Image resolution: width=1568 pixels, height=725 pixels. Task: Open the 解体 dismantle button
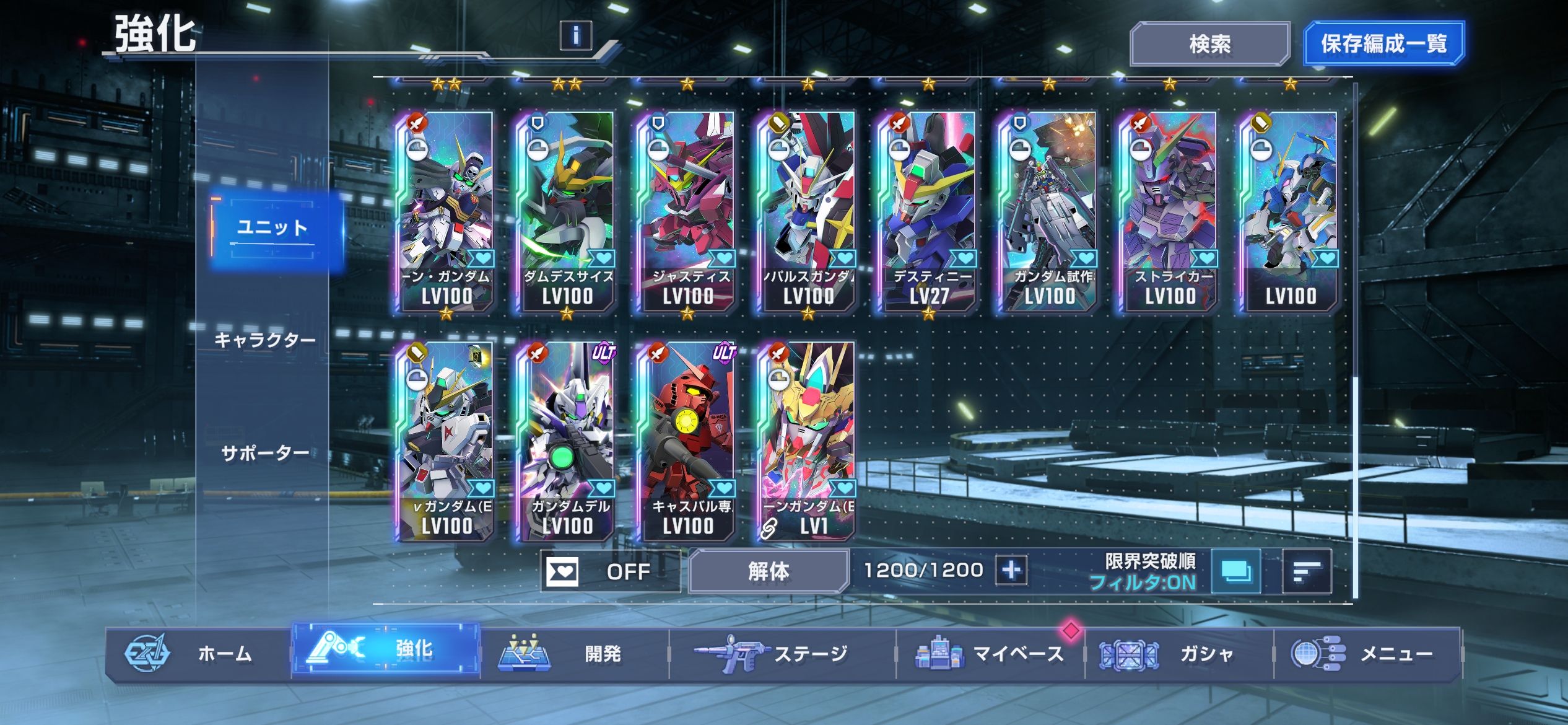point(768,571)
